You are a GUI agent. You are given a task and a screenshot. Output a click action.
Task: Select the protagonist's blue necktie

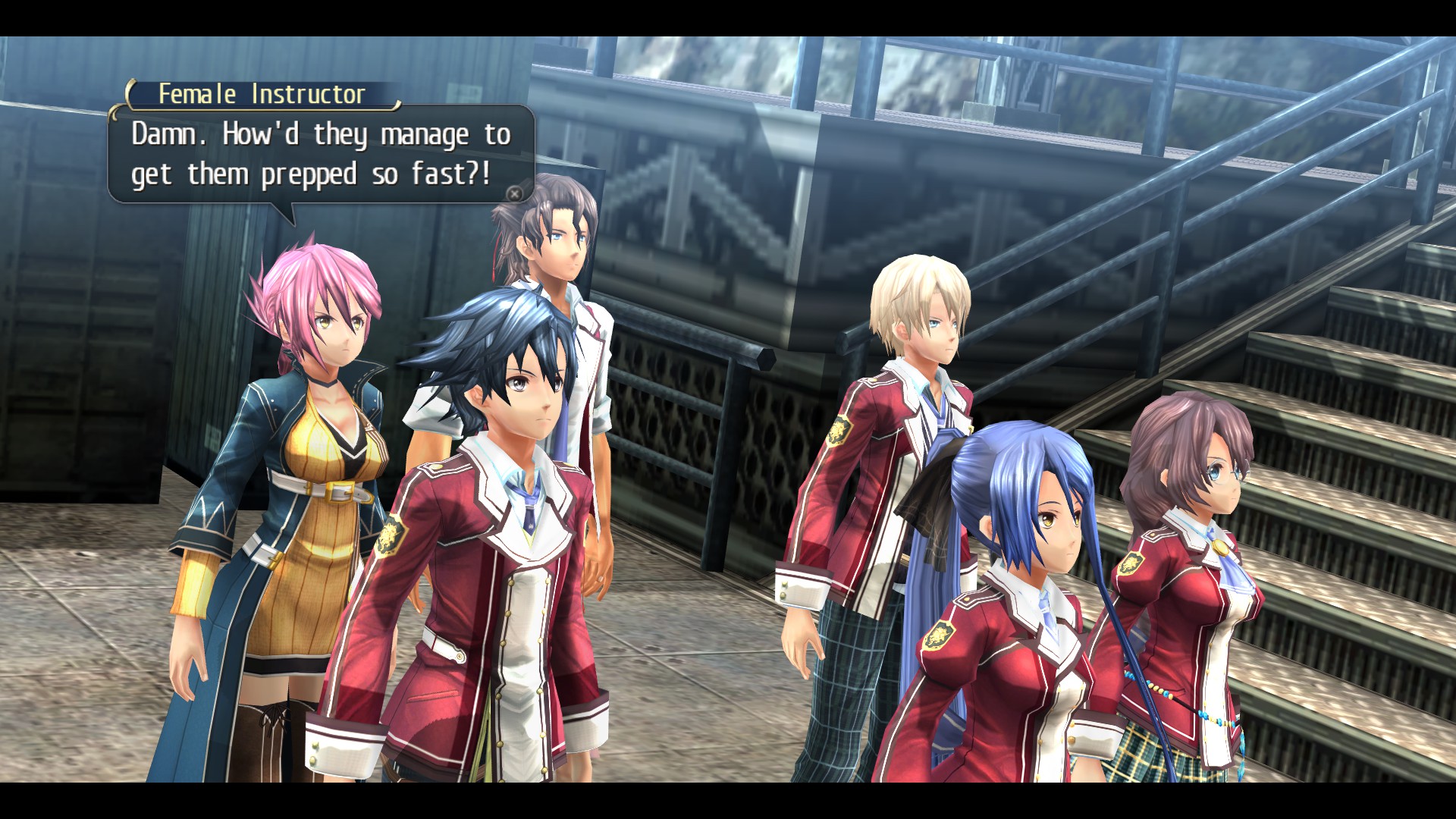[x=529, y=508]
